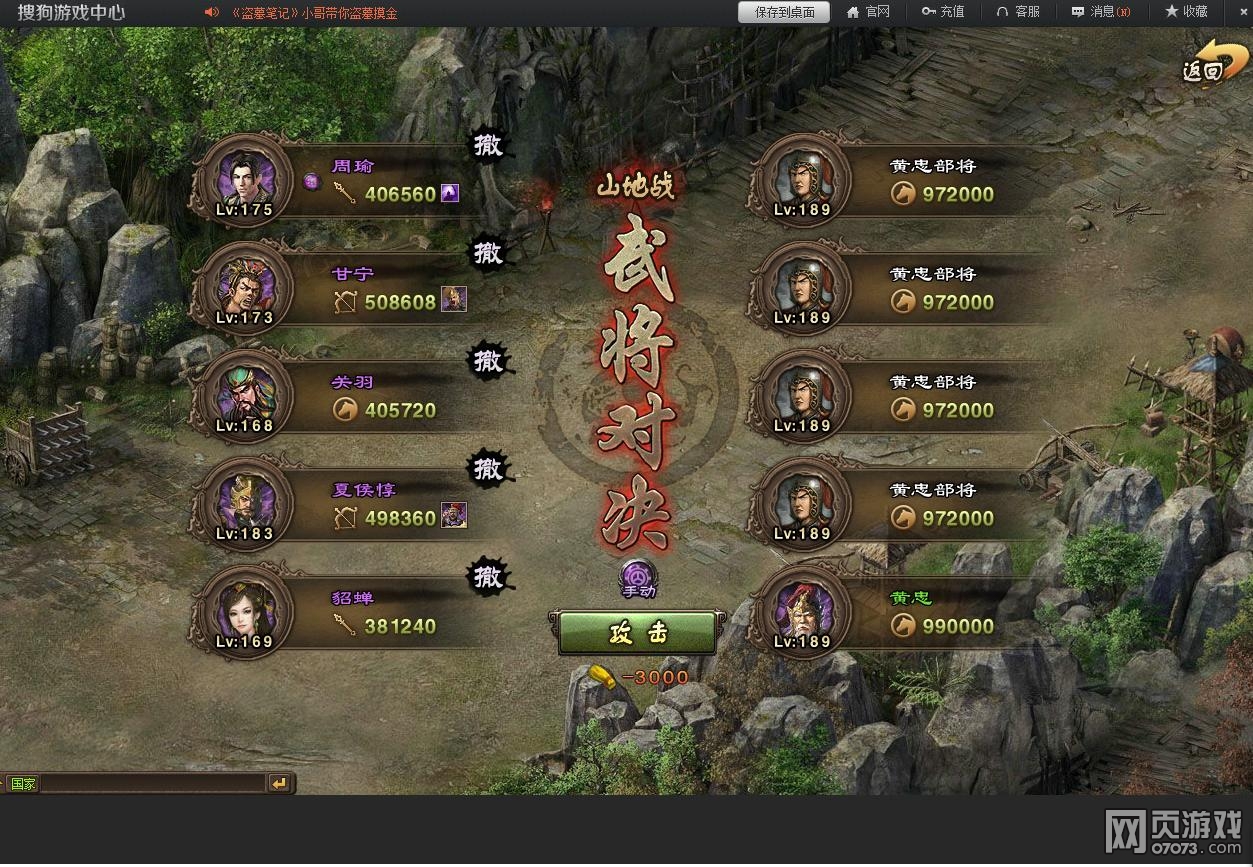Image resolution: width=1253 pixels, height=867 pixels.
Task: Withdraw 周瑜 with his 撤 button
Action: click(x=488, y=146)
